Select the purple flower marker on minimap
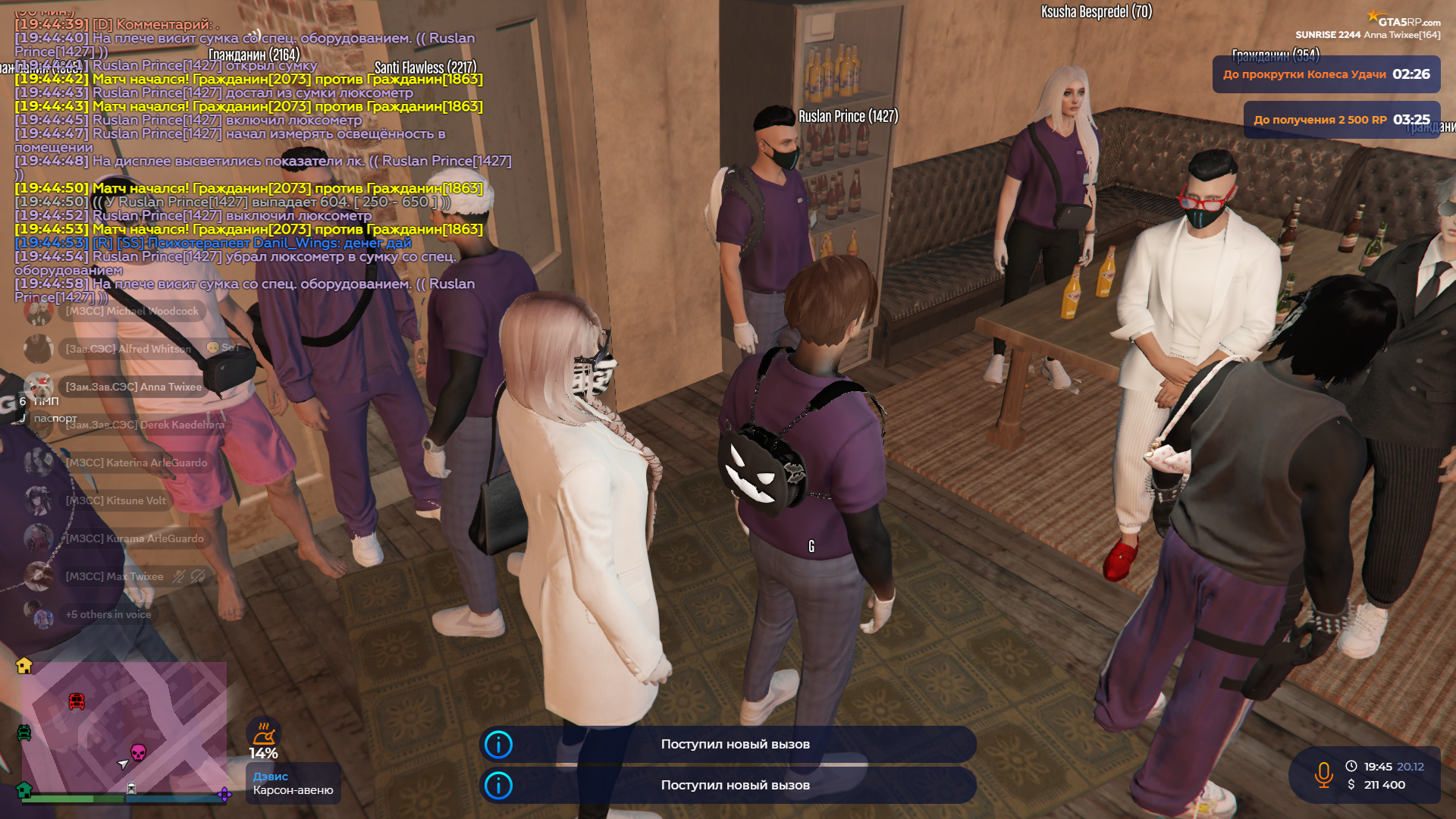 (224, 794)
